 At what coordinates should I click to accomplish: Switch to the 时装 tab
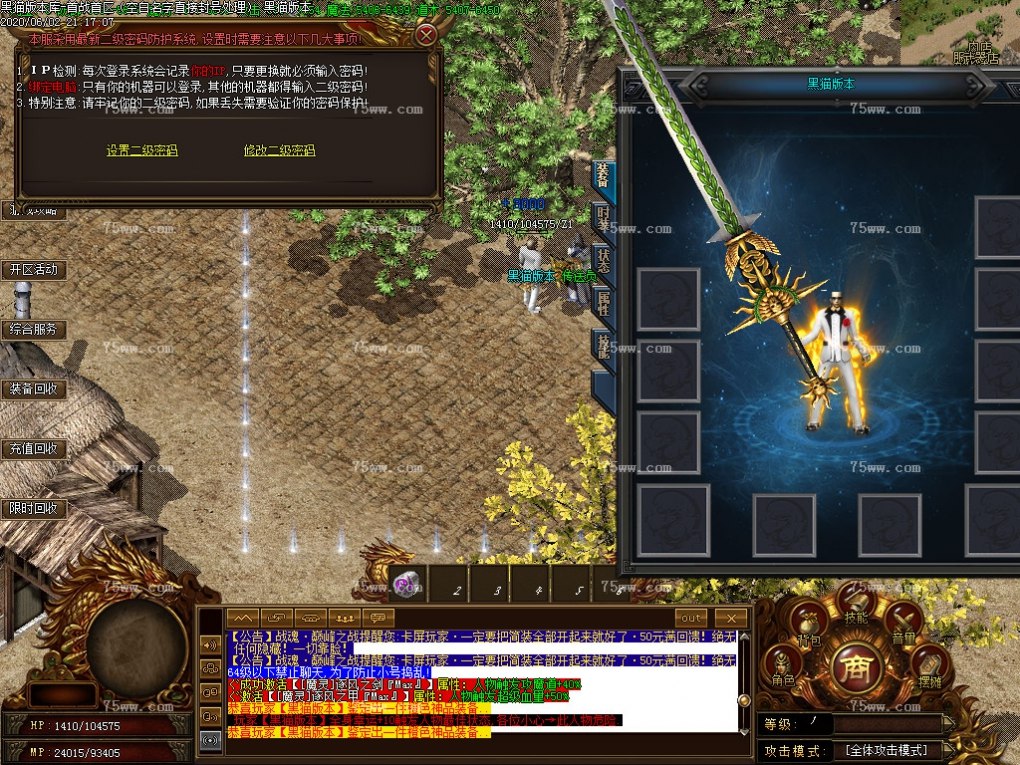pyautogui.click(x=603, y=219)
